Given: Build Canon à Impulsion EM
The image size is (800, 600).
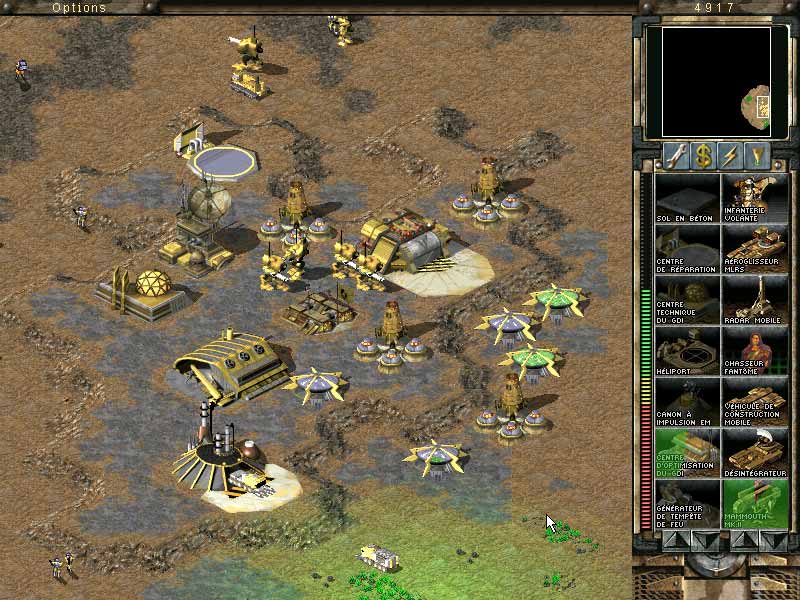Looking at the screenshot, I should [687, 402].
